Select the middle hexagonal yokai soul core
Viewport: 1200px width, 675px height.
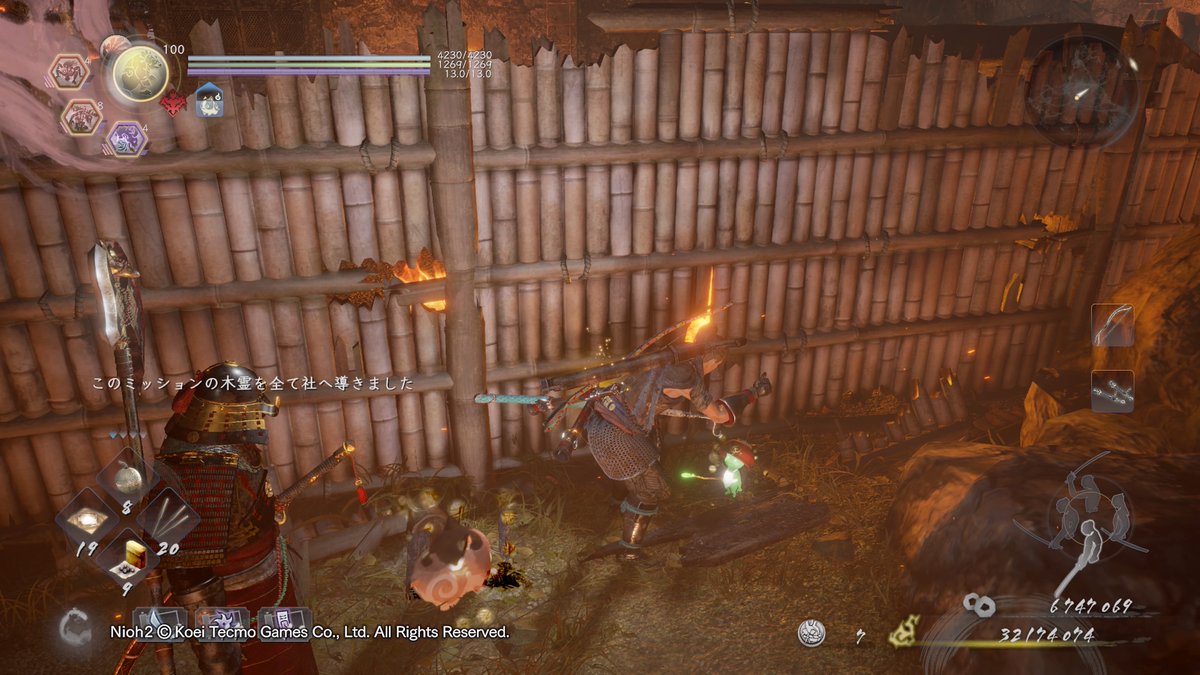(x=82, y=117)
